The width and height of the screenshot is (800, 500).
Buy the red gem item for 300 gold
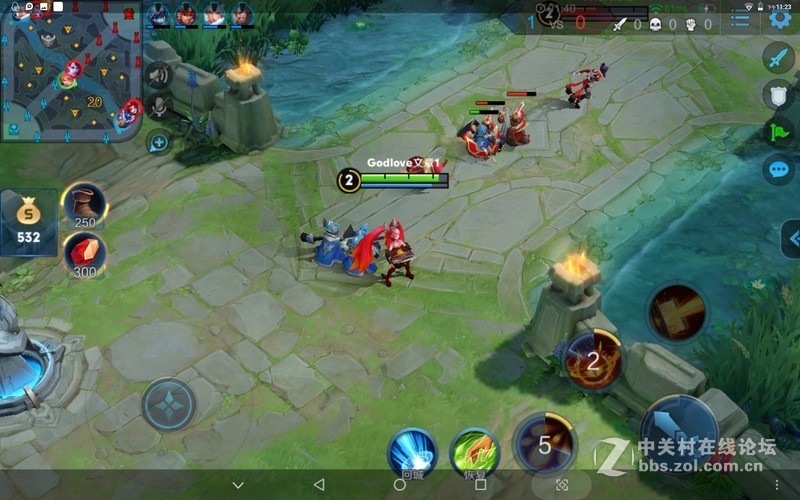point(85,253)
